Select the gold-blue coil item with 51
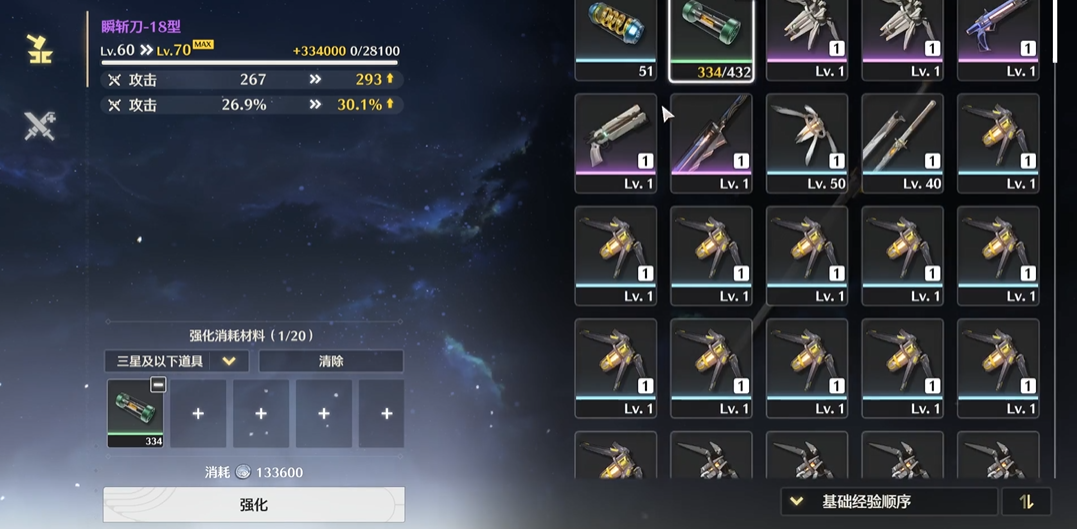1077x529 pixels. pyautogui.click(x=615, y=39)
